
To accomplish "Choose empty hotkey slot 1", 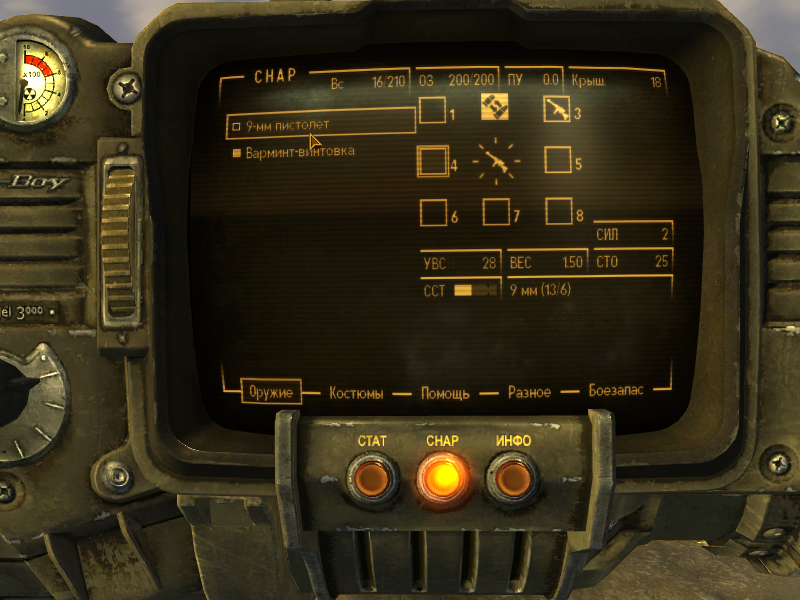I will (432, 110).
